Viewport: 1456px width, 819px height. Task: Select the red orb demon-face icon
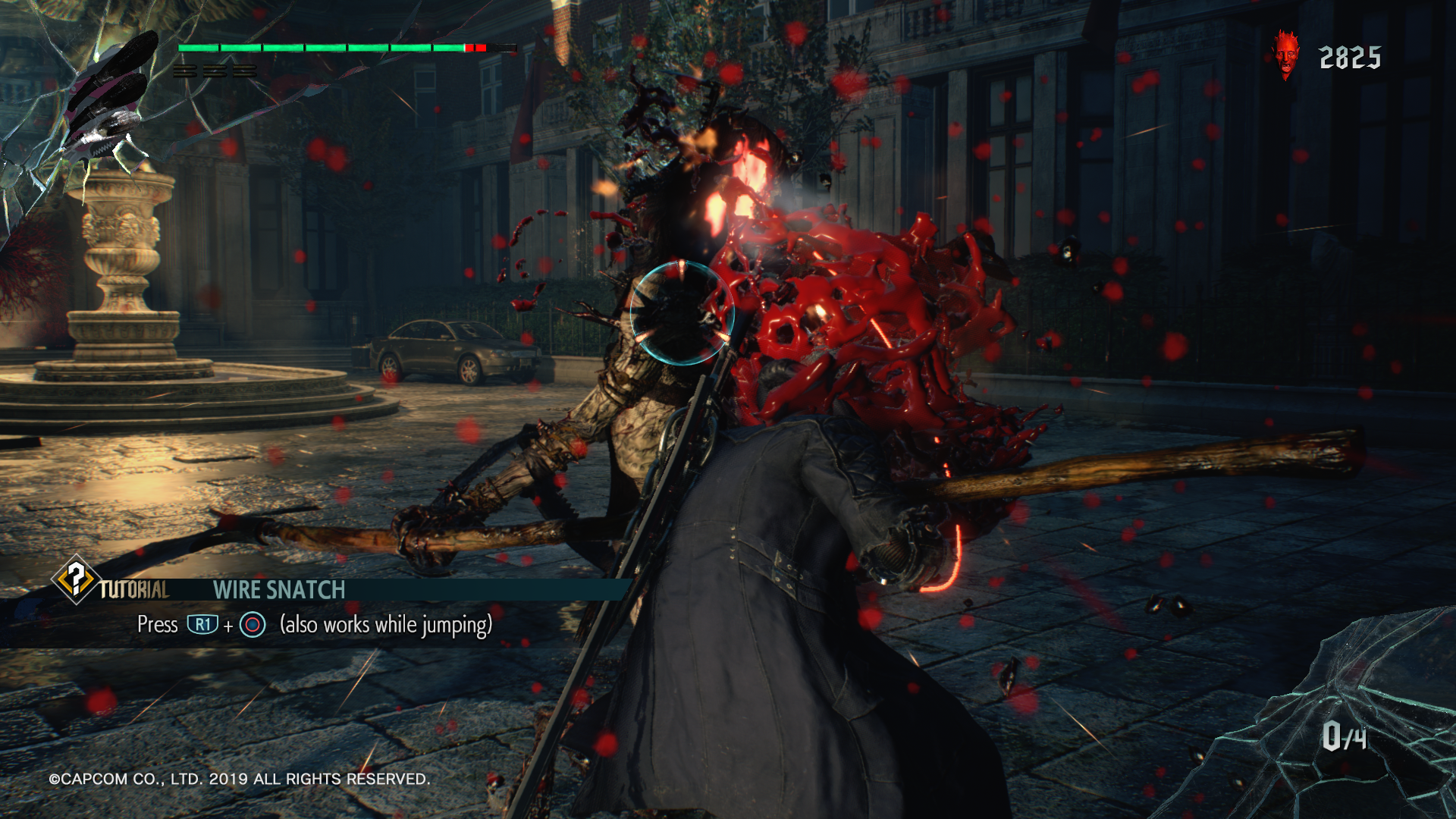(x=1285, y=55)
